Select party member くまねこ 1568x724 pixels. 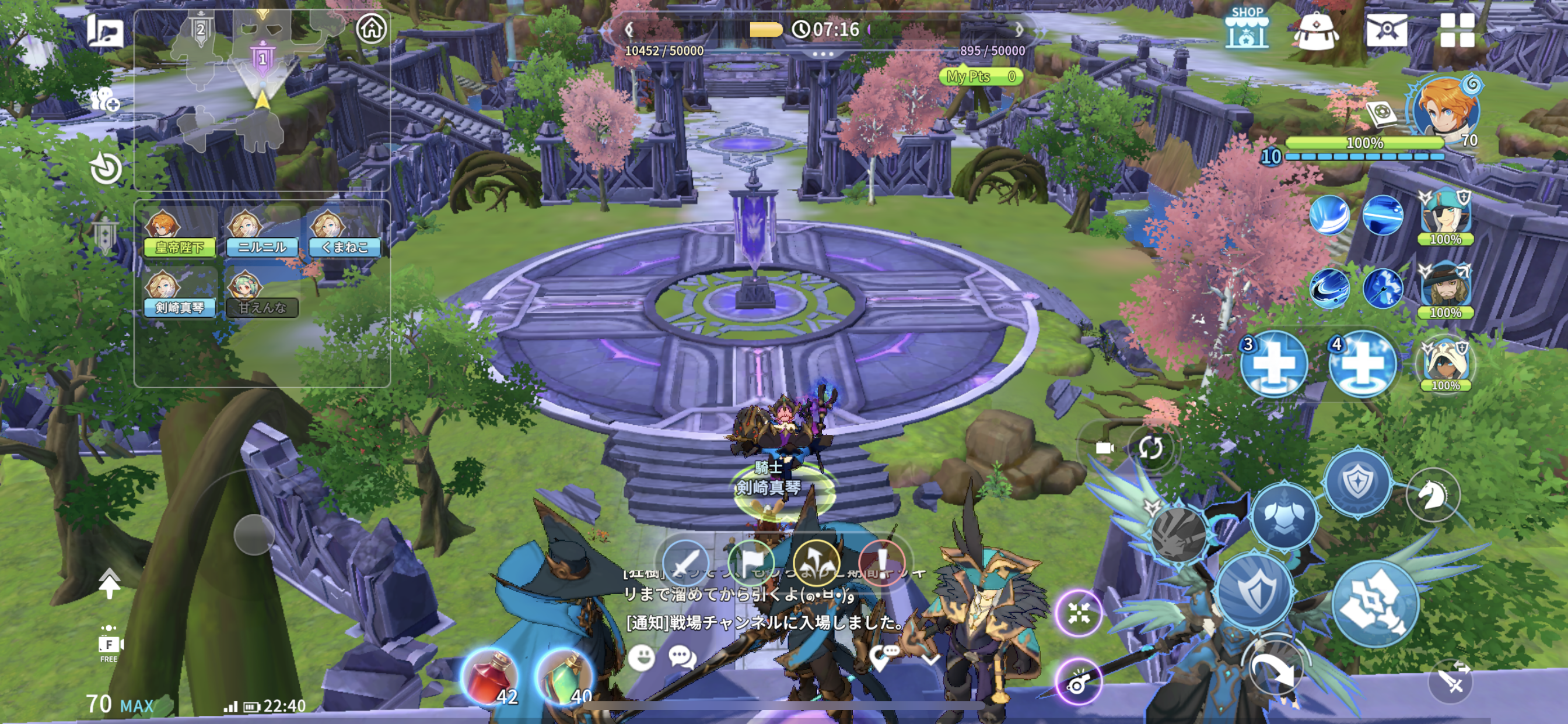[x=345, y=234]
